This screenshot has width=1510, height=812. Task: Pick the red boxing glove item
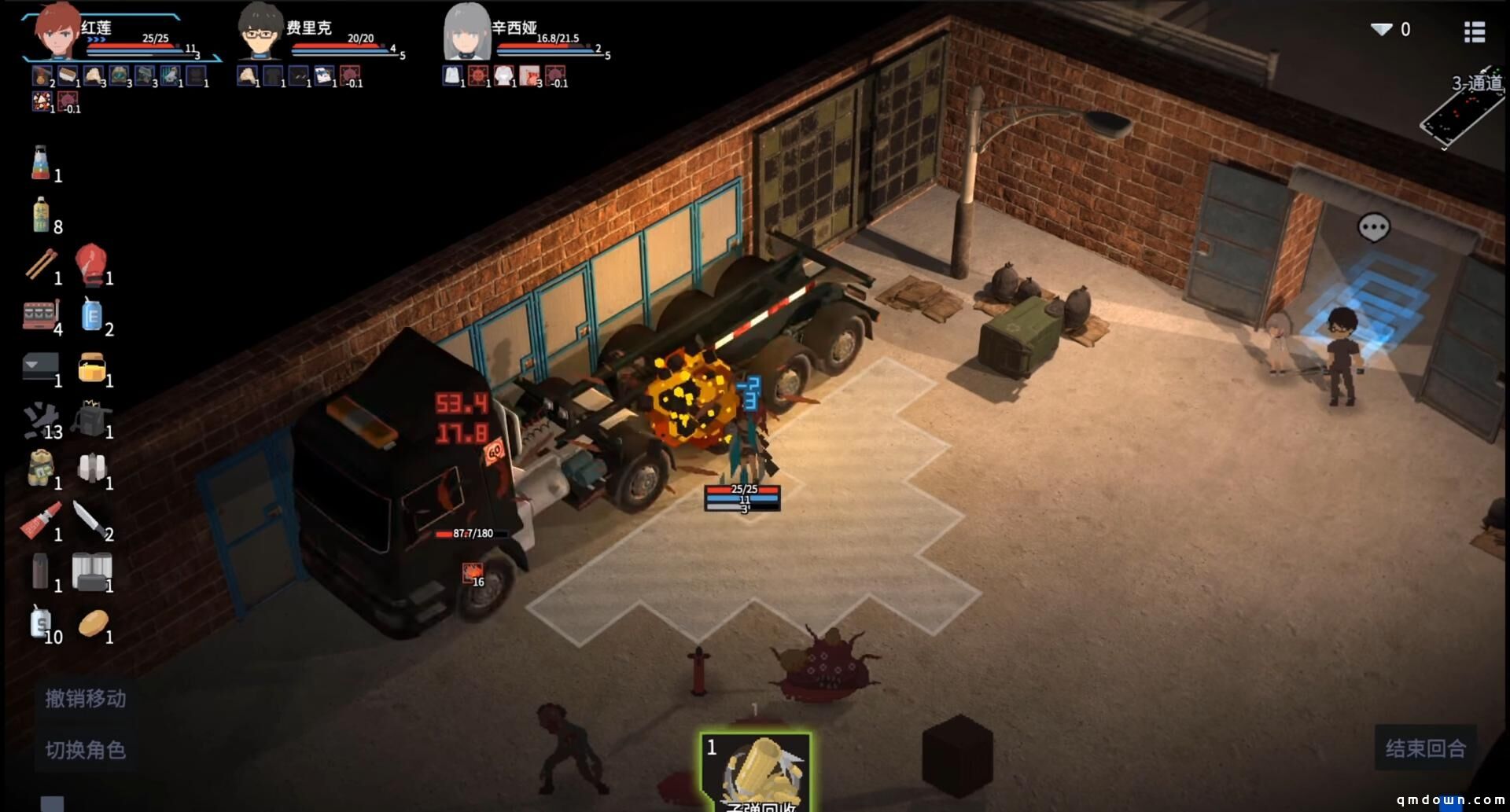[x=90, y=263]
